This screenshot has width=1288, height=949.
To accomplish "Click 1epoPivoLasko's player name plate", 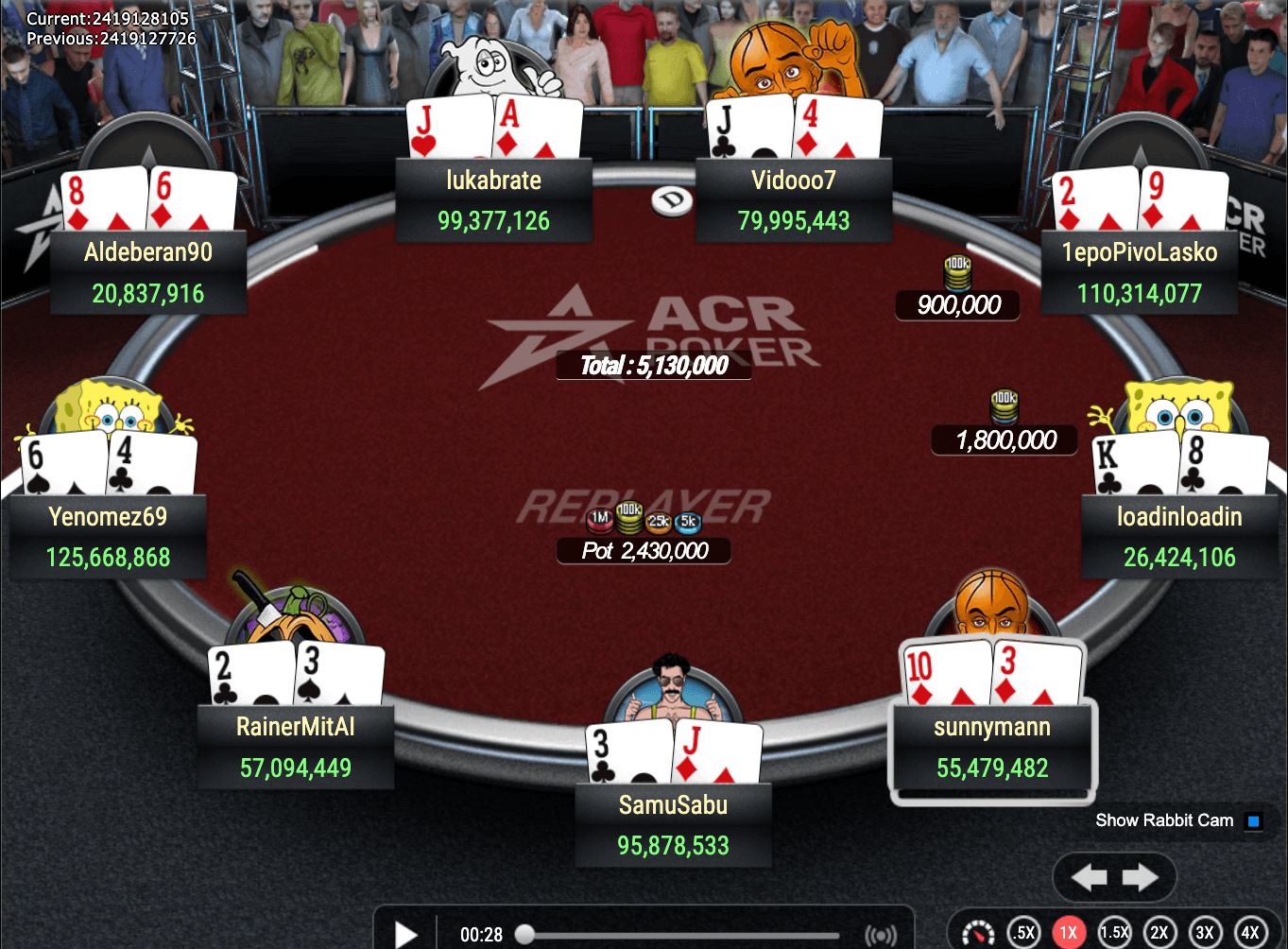I will [1139, 272].
